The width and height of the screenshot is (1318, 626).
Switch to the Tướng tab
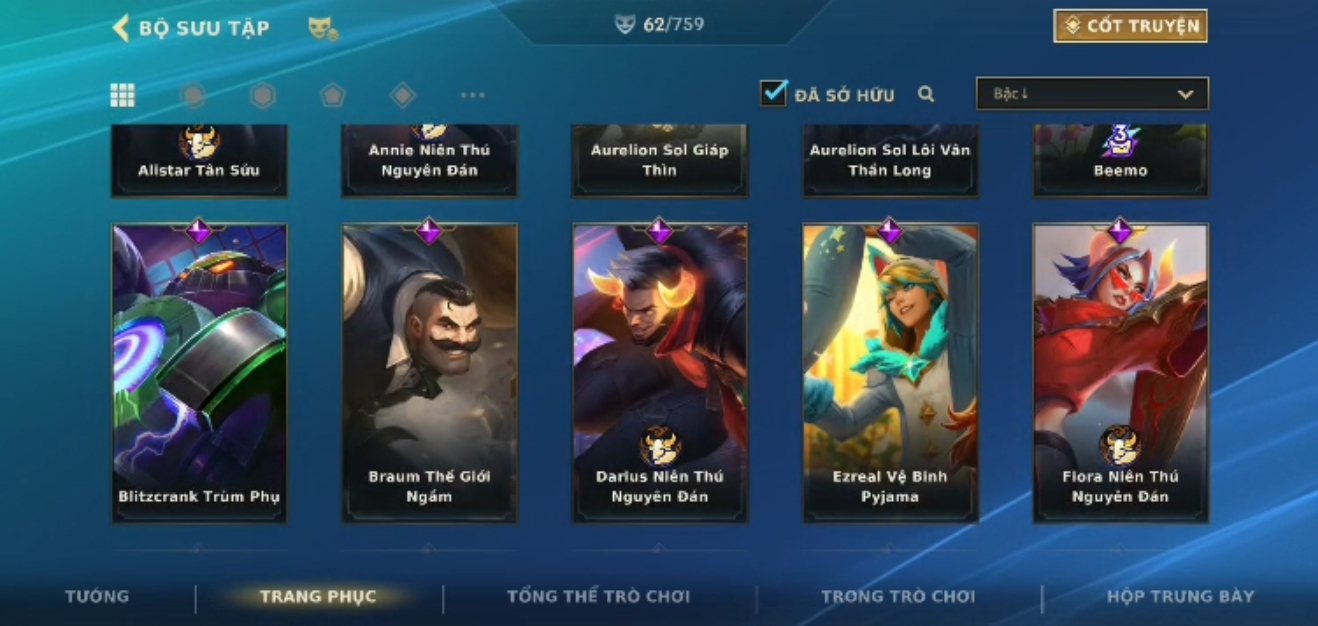click(x=97, y=596)
